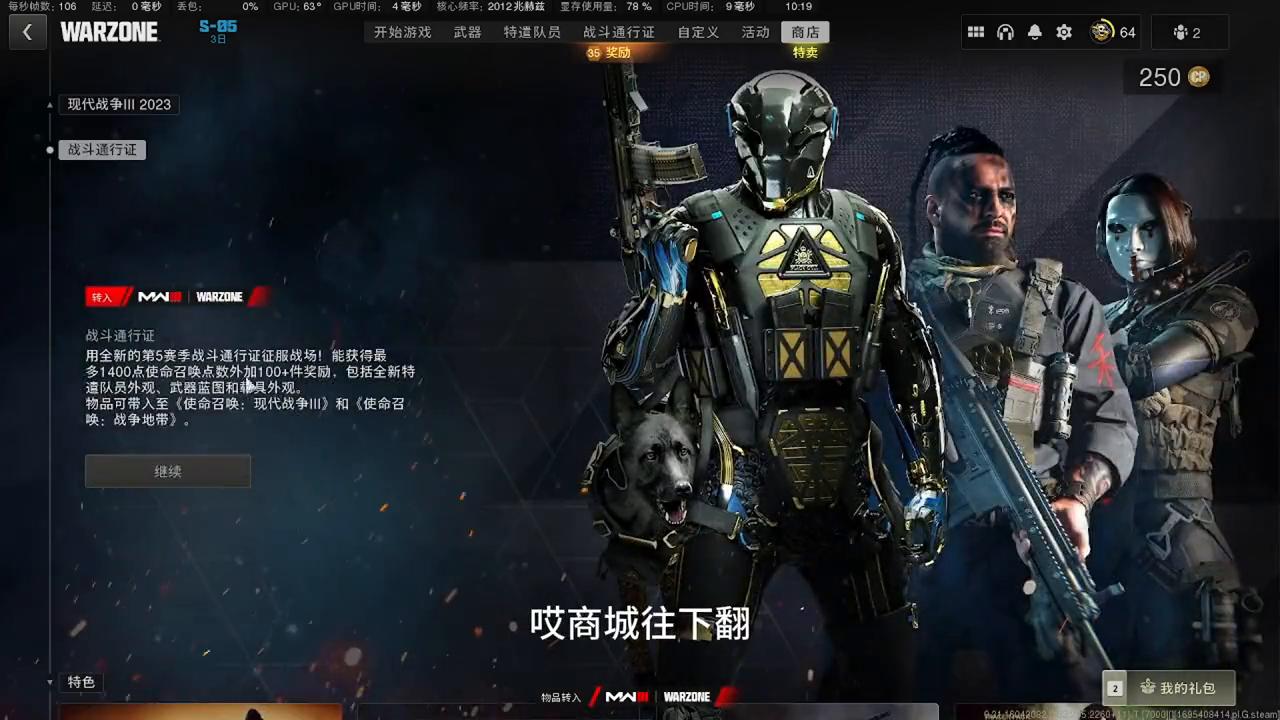This screenshot has width=1280, height=720.
Task: Open notifications via the bell icon
Action: [x=1034, y=32]
